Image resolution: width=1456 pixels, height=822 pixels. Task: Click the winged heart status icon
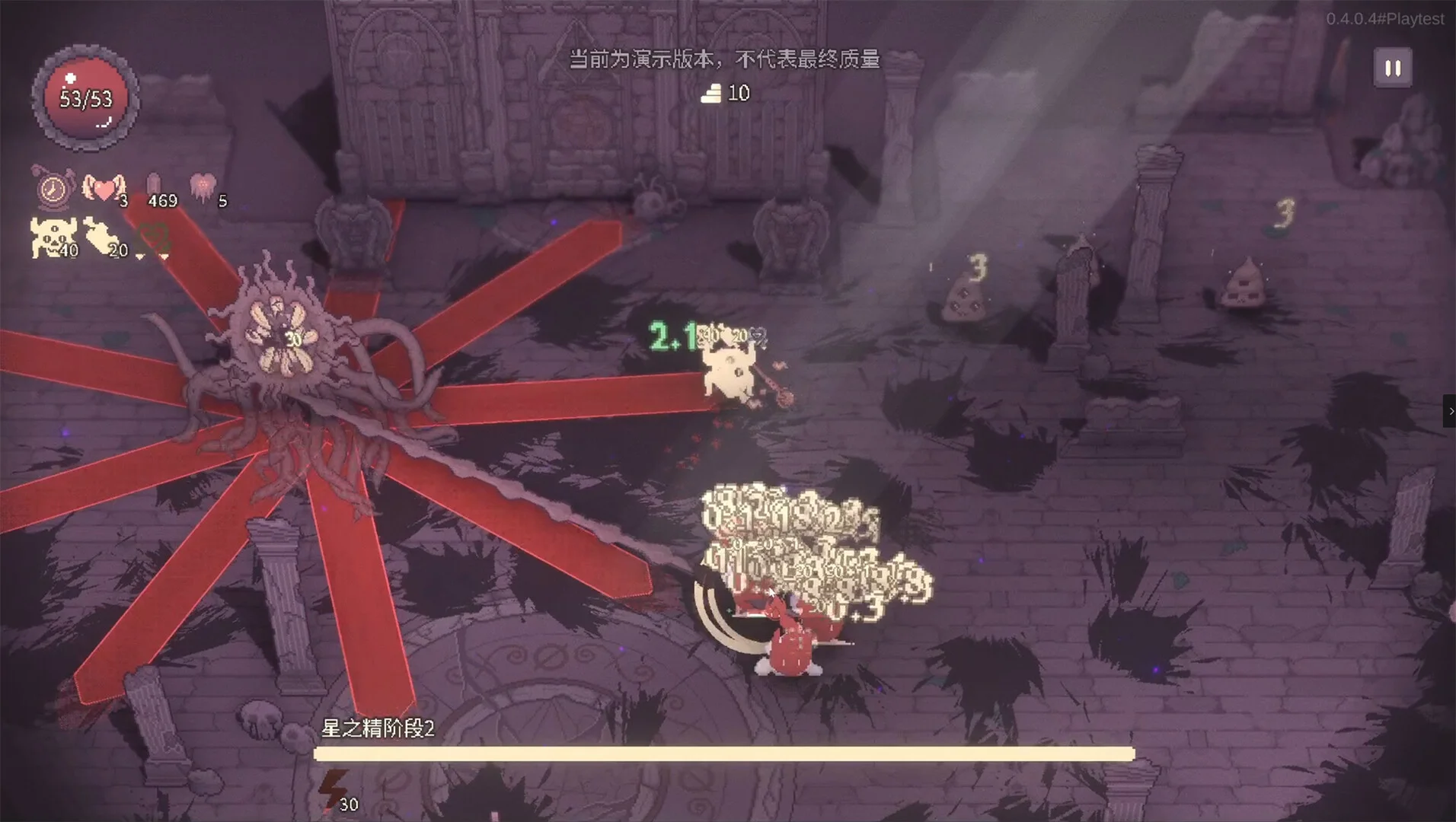[x=103, y=187]
